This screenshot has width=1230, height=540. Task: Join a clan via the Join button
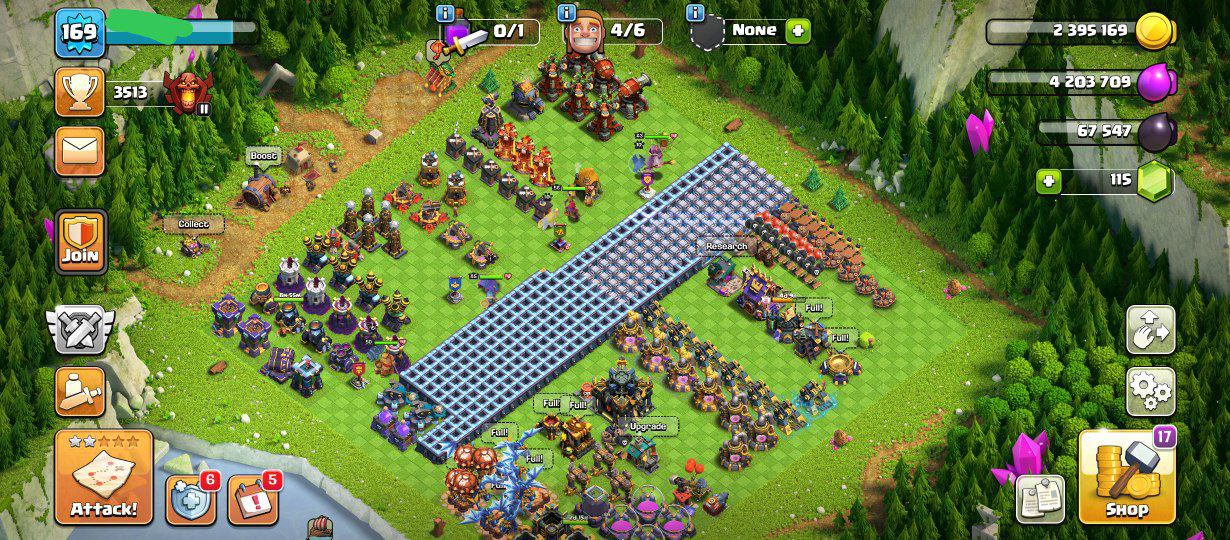(81, 241)
